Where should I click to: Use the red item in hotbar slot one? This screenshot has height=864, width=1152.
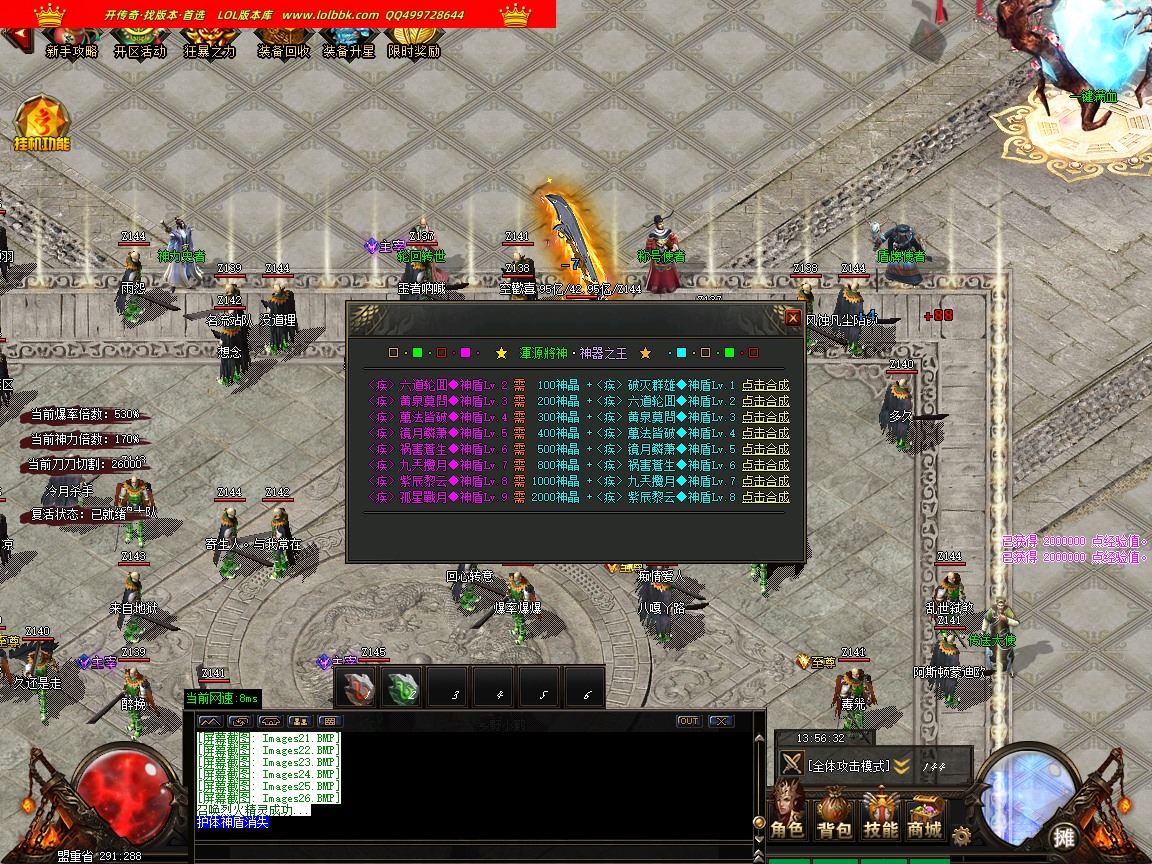coord(357,689)
